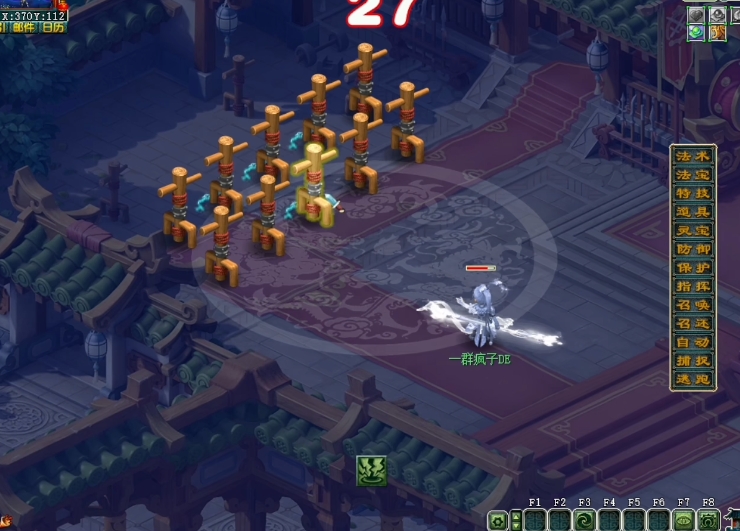Open the gear settings button on hotbar

pos(497,520)
